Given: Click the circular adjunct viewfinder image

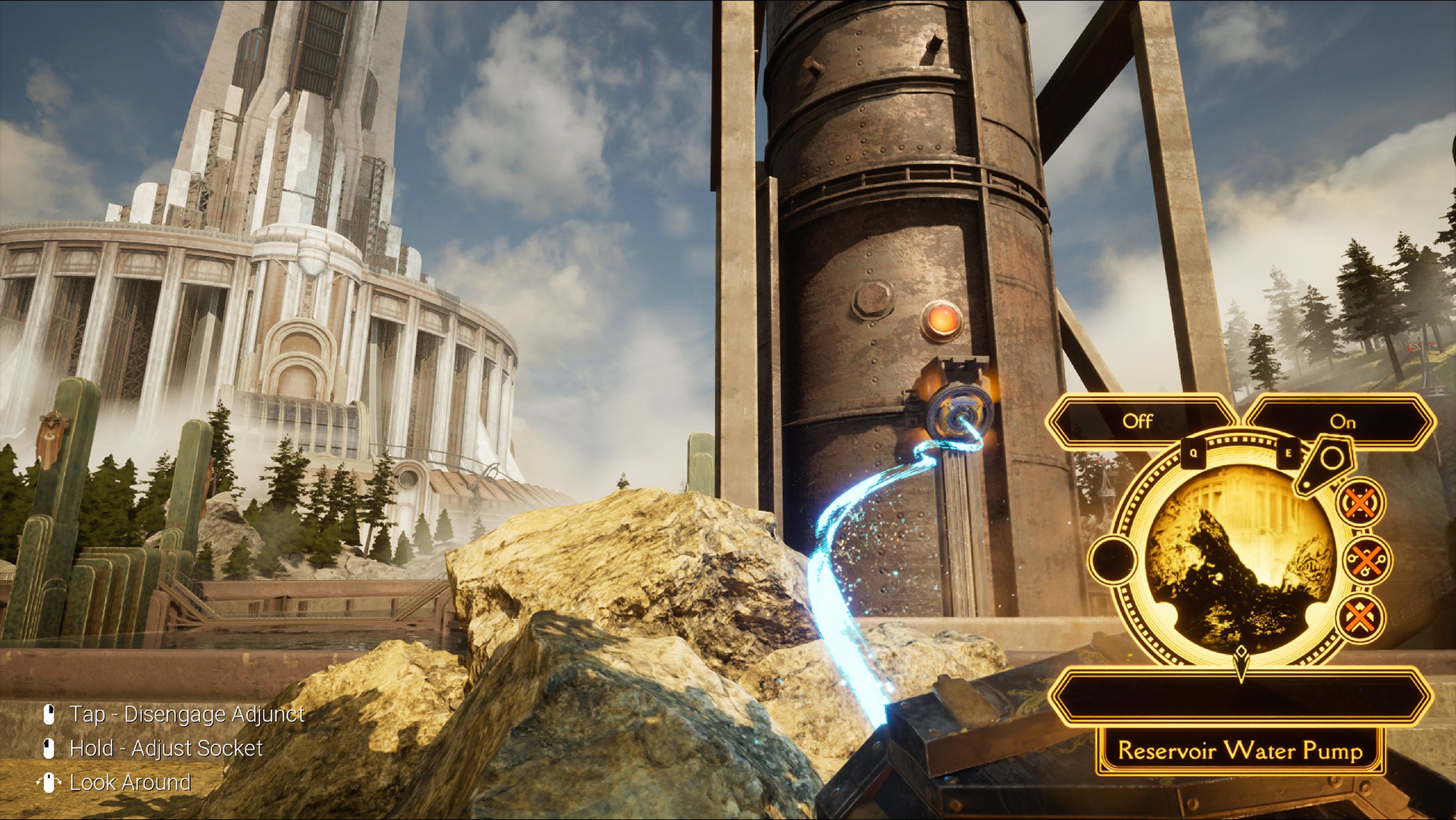Looking at the screenshot, I should [1240, 558].
